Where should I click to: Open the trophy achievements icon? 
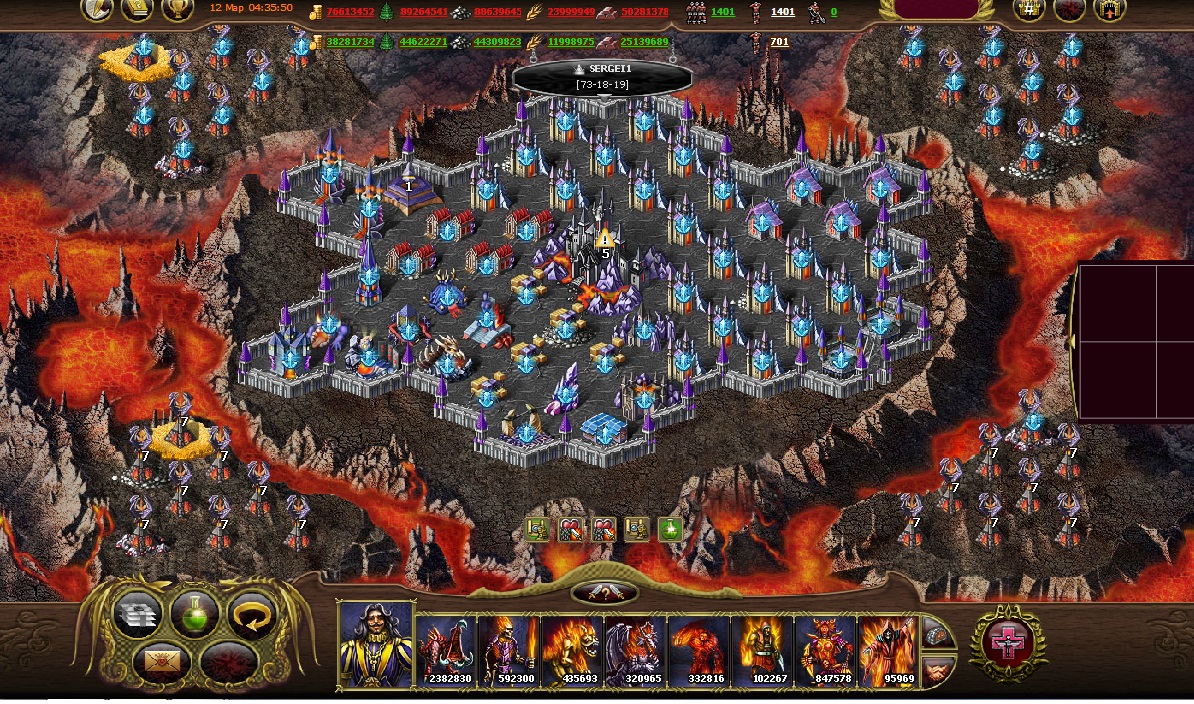tap(177, 10)
